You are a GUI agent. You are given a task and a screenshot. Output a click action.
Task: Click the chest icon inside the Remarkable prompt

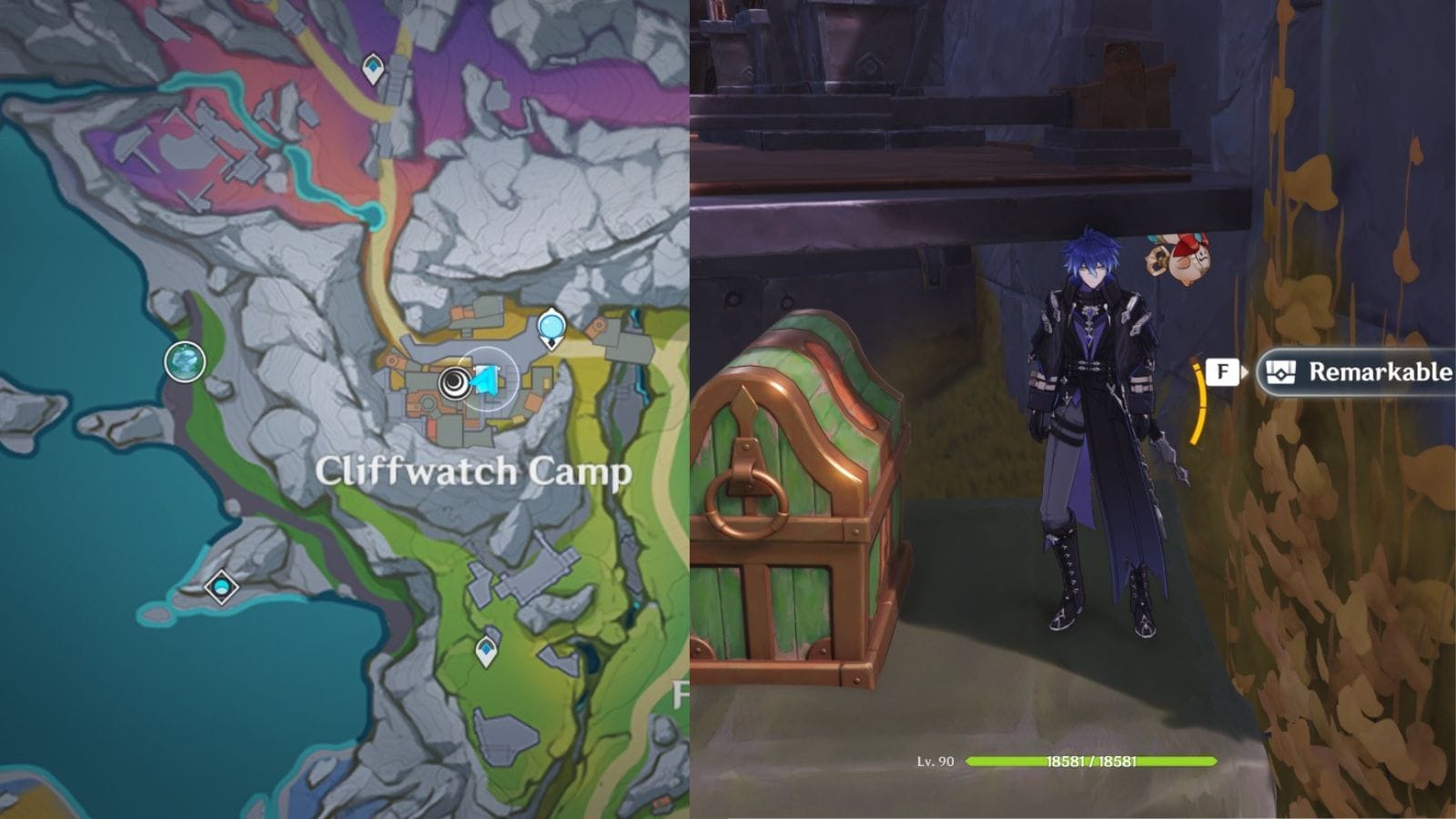pyautogui.click(x=1280, y=371)
